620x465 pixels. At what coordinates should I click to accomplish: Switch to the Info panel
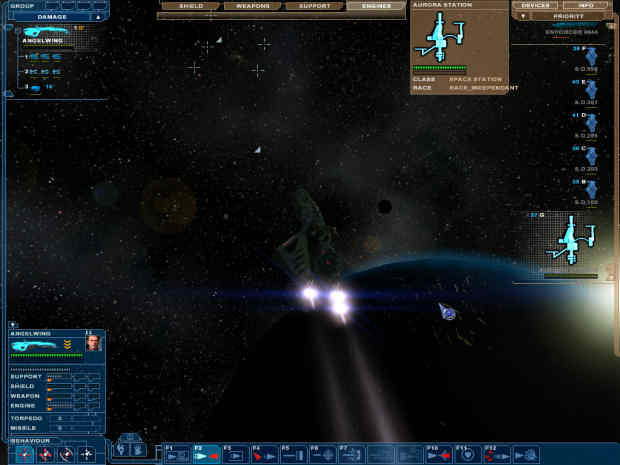tap(586, 6)
